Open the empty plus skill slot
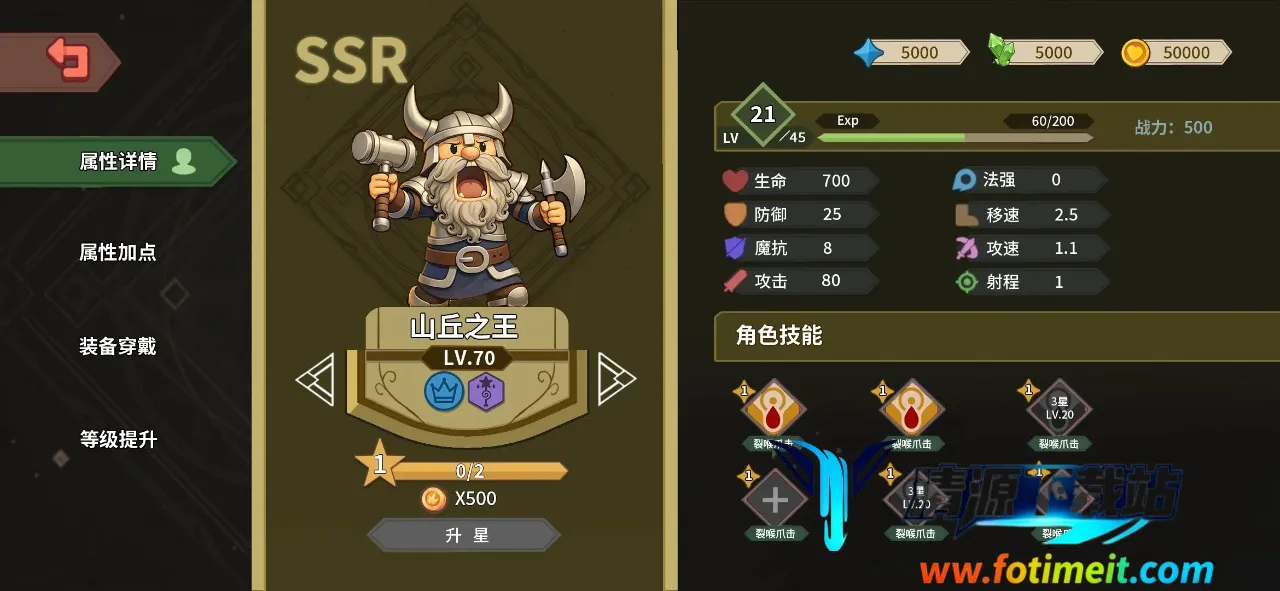 [775, 499]
